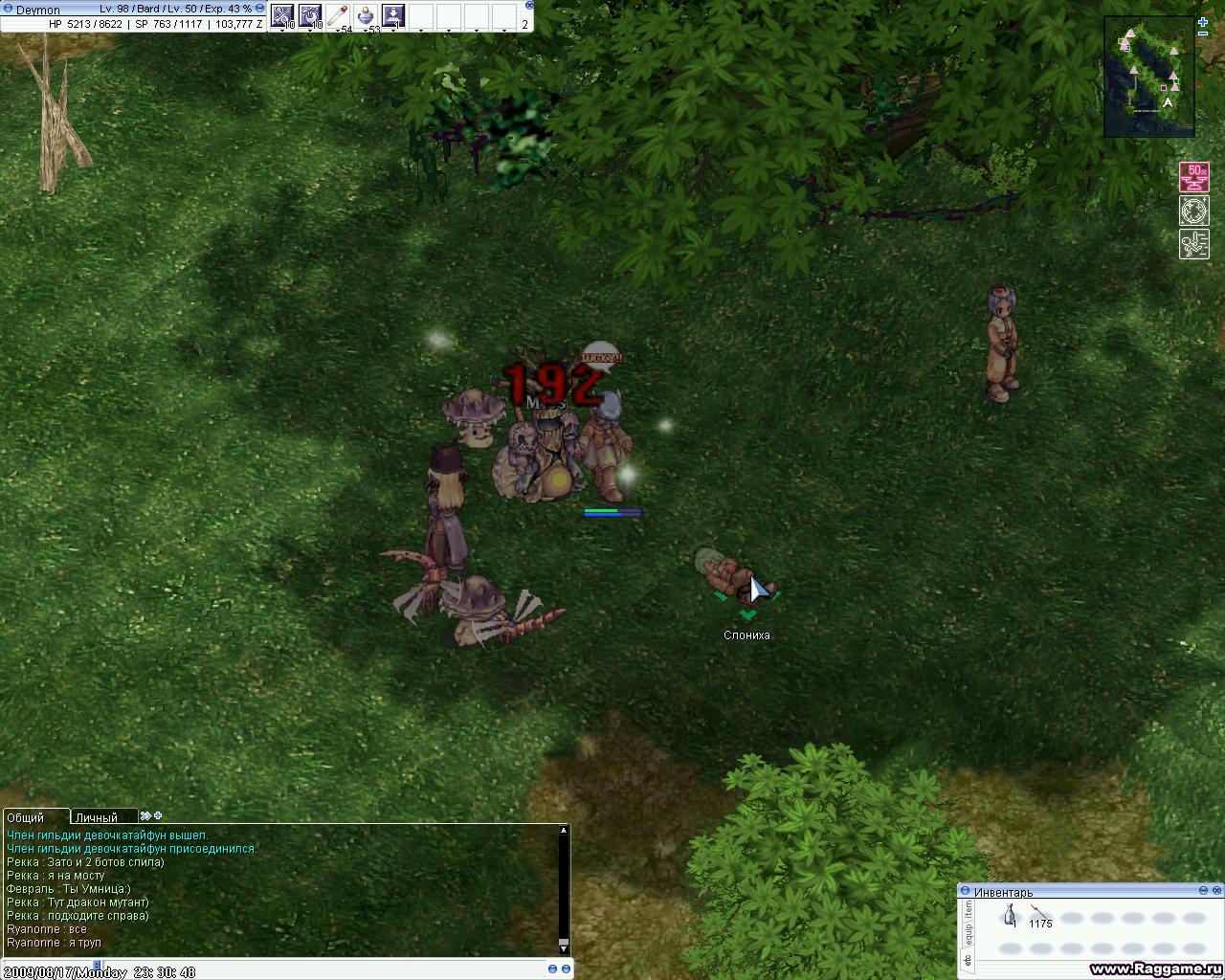This screenshot has height=980, width=1225.
Task: Use the first skill icon in the hotbar
Action: pyautogui.click(x=282, y=15)
